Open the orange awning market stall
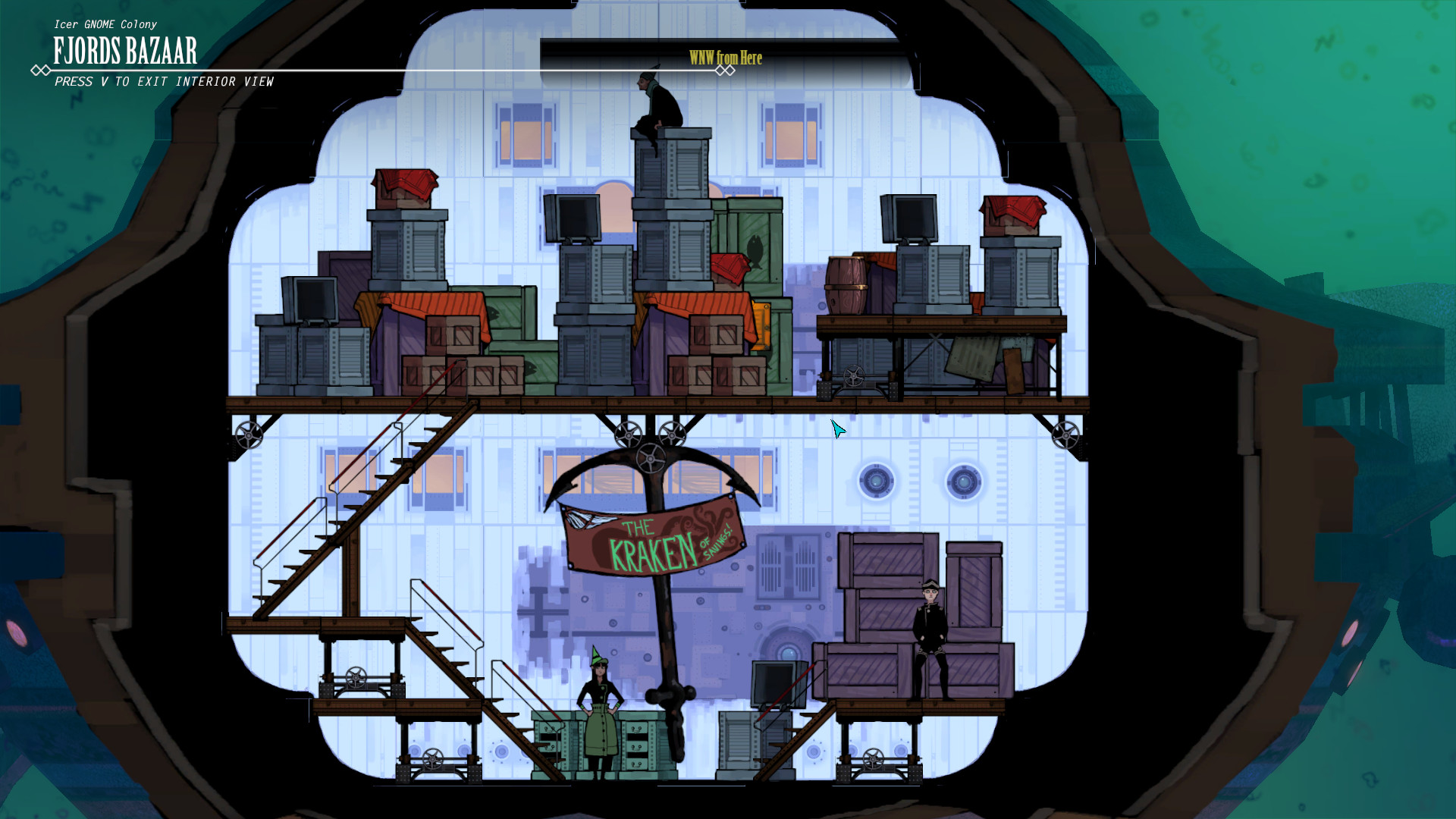Image resolution: width=1456 pixels, height=819 pixels. point(436,303)
